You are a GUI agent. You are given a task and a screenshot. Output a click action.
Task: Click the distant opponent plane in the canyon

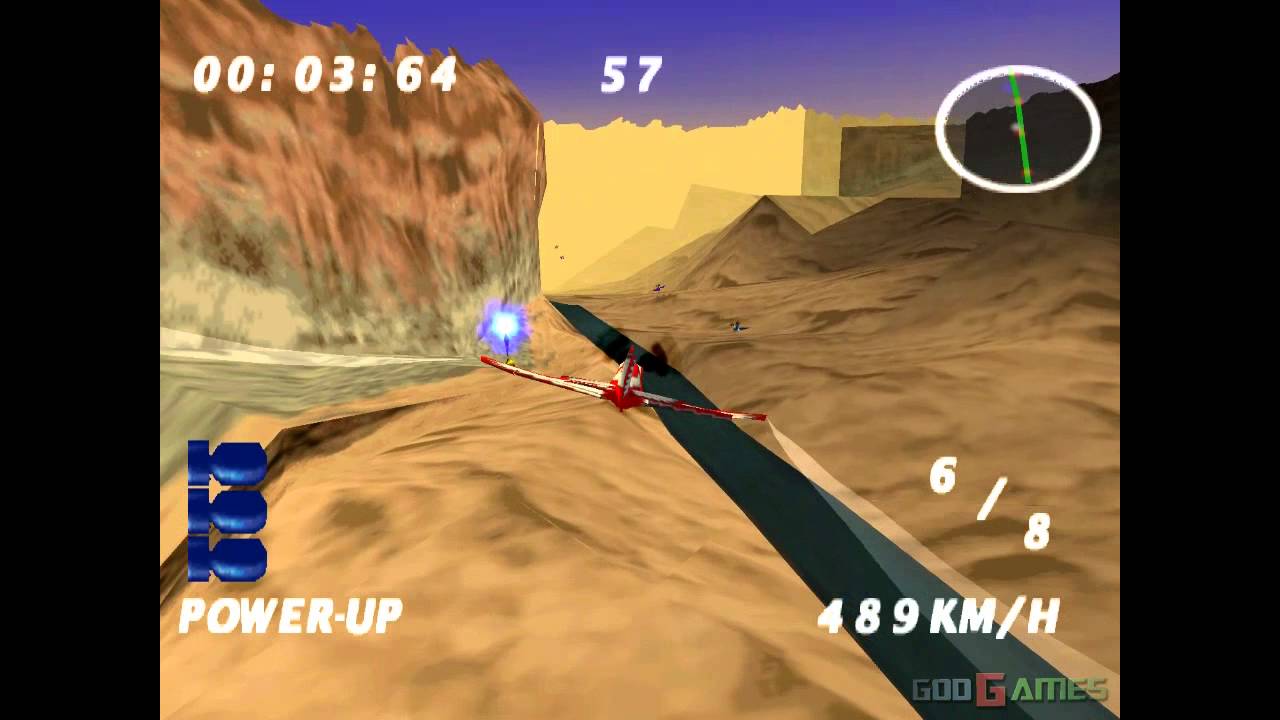click(x=735, y=324)
